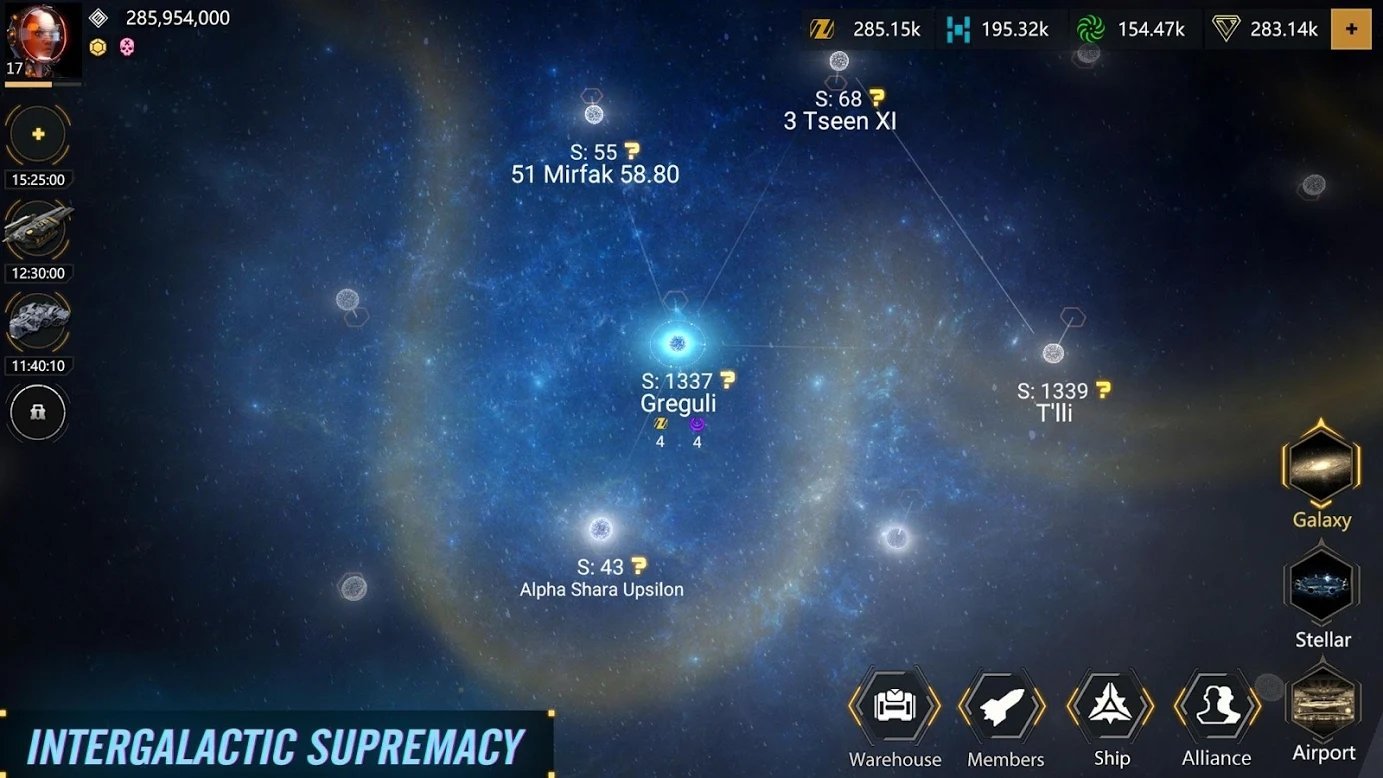Open the 51 Mirfak 58.80 system
This screenshot has width=1383, height=778.
tap(594, 174)
